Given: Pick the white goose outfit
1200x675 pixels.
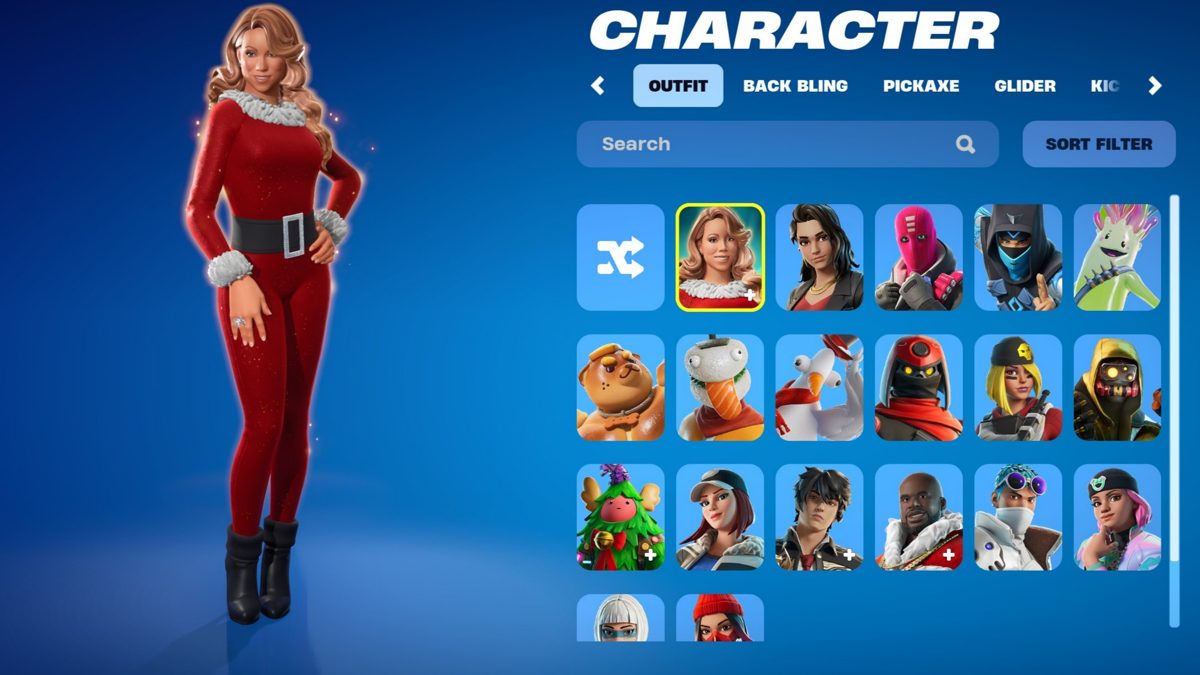Looking at the screenshot, I should coord(819,388).
